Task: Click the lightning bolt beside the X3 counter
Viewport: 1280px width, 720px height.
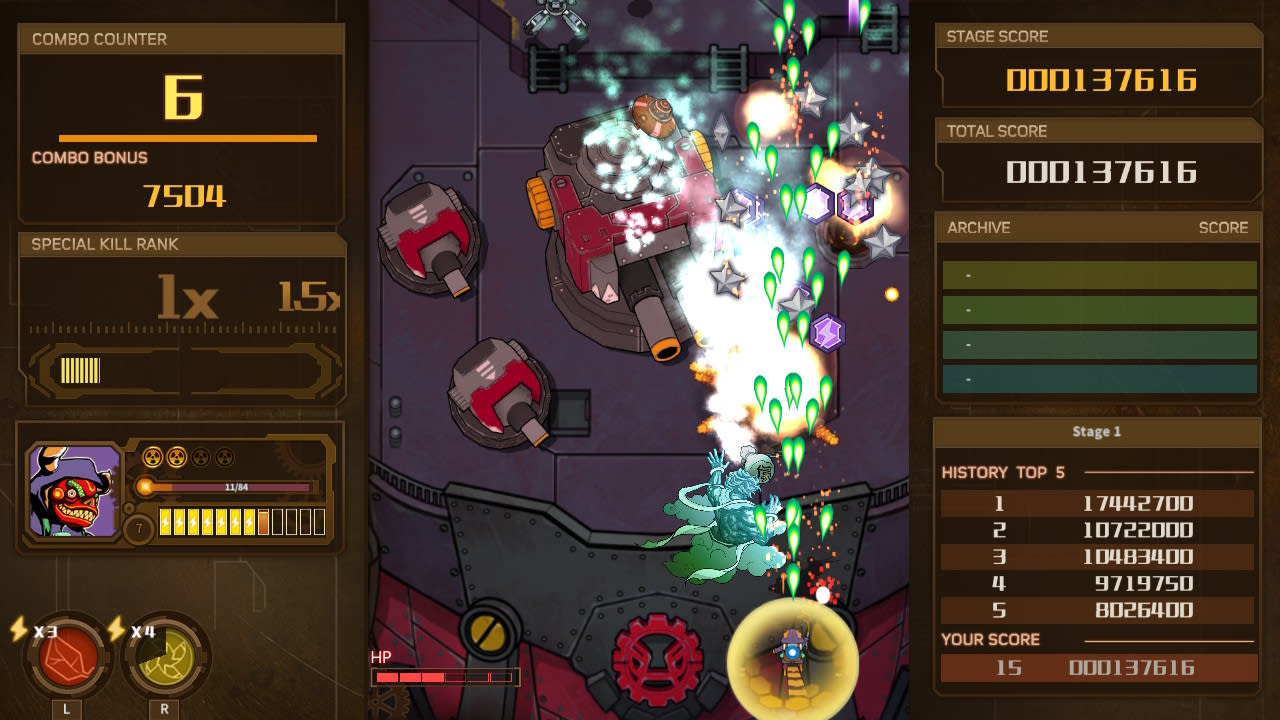Action: [x=18, y=629]
